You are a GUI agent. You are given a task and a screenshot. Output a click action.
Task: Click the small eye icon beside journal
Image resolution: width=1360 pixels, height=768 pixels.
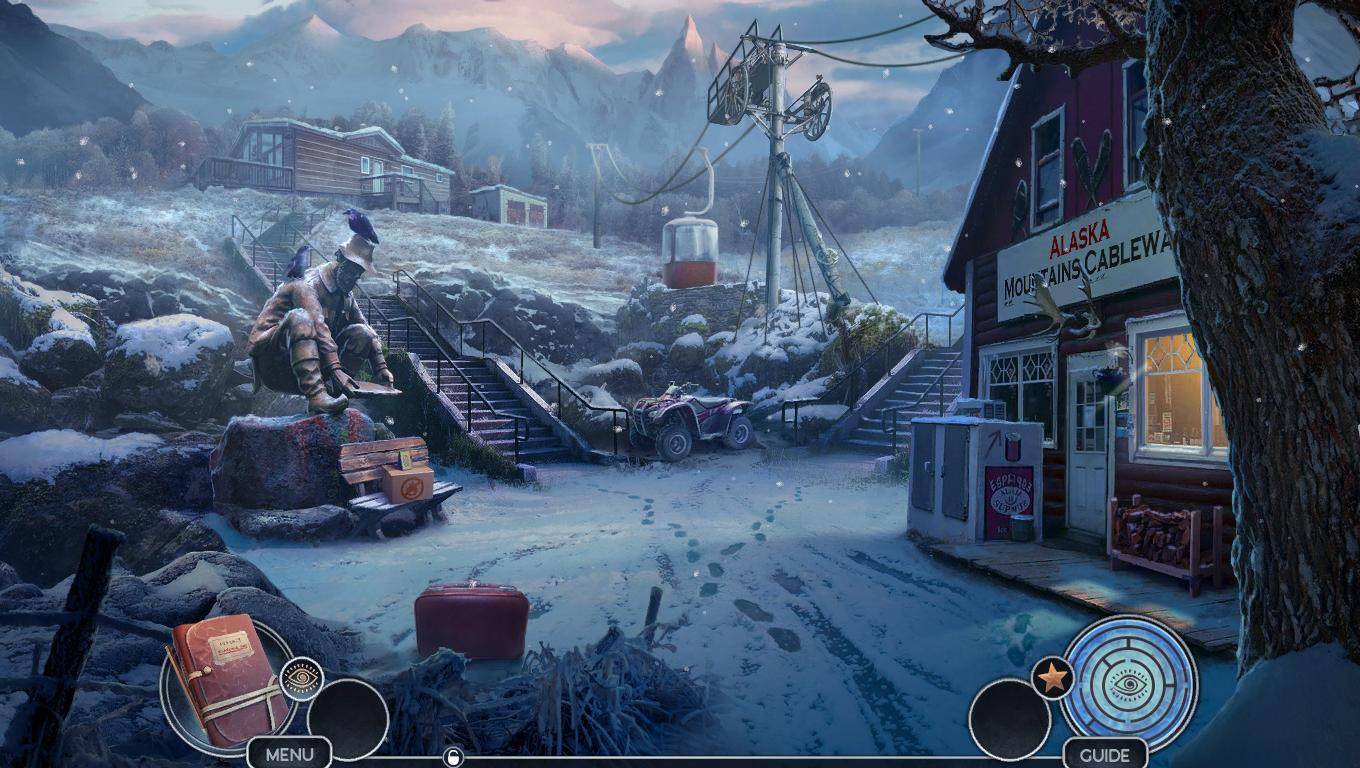pyautogui.click(x=300, y=678)
